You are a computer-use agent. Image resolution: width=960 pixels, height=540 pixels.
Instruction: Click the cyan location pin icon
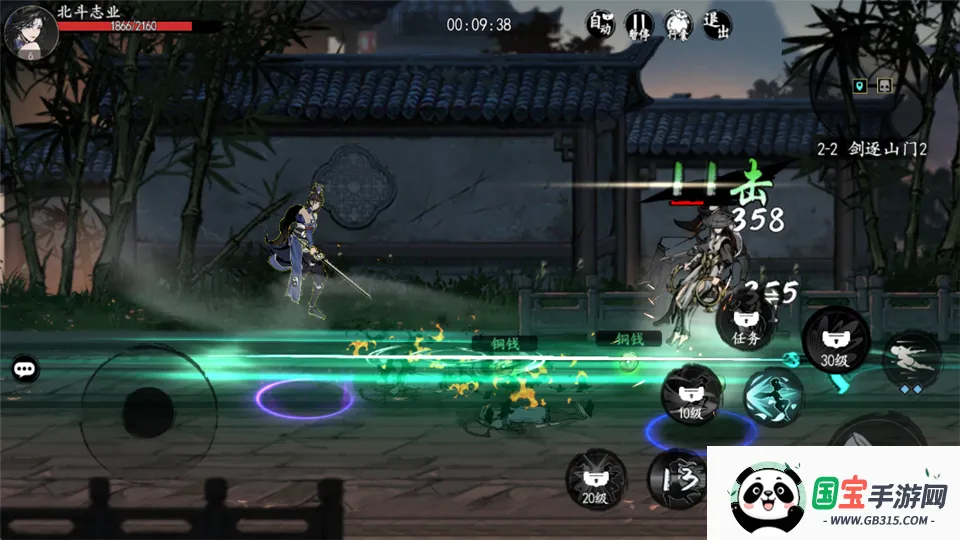coord(858,86)
